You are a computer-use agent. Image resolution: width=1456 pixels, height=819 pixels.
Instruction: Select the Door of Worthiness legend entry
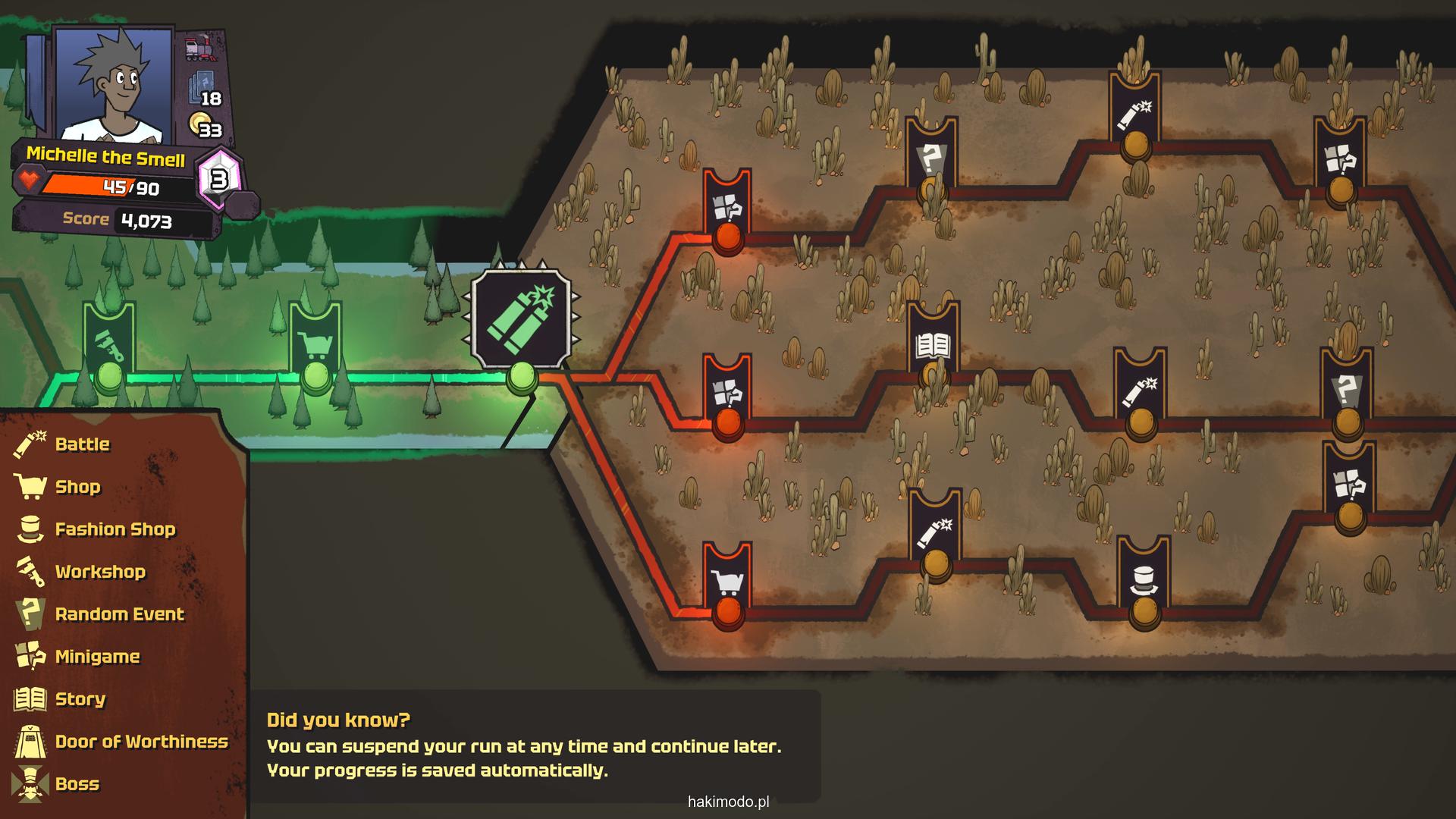141,742
